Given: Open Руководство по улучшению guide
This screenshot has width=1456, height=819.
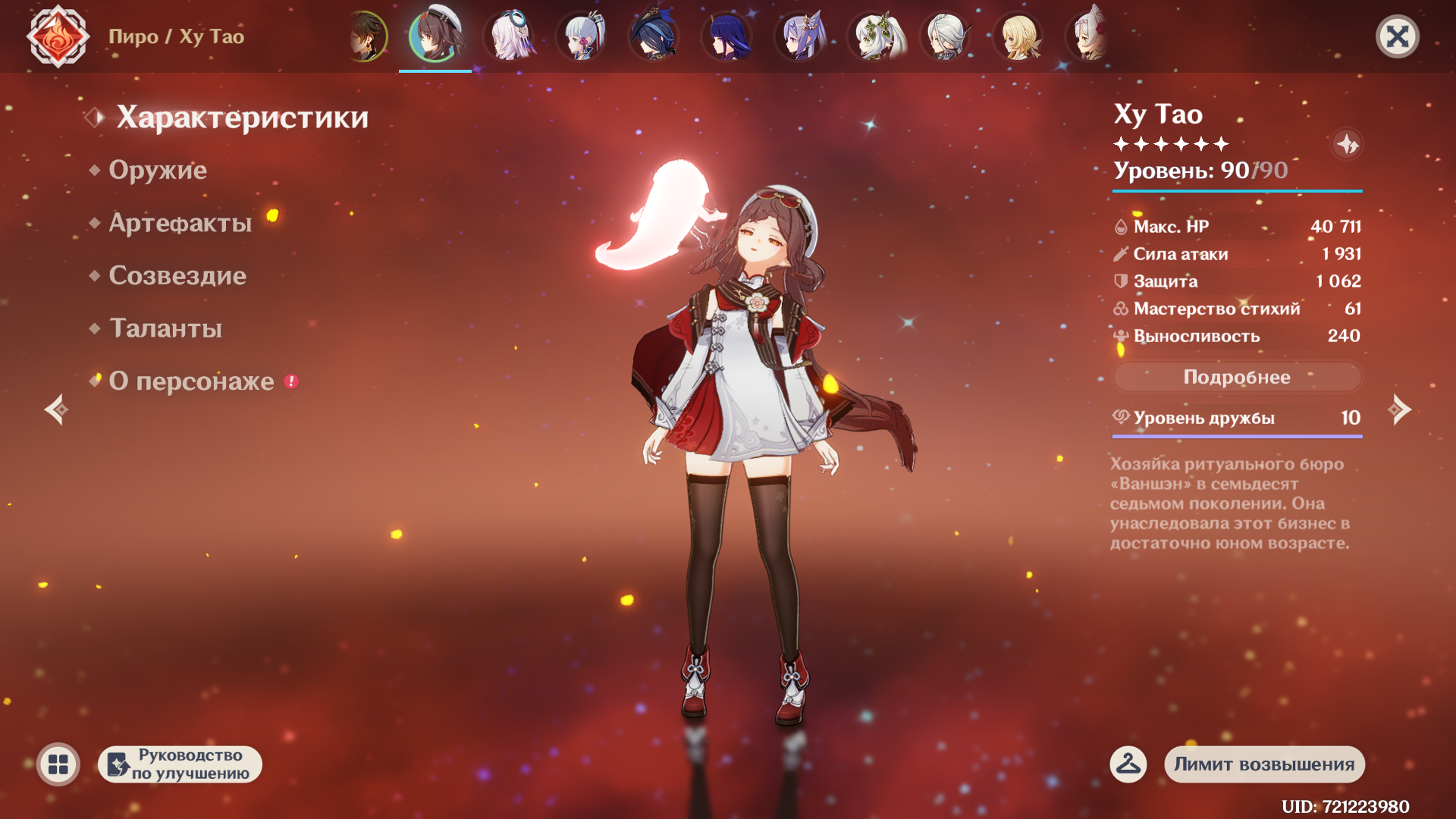Looking at the screenshot, I should tap(180, 764).
